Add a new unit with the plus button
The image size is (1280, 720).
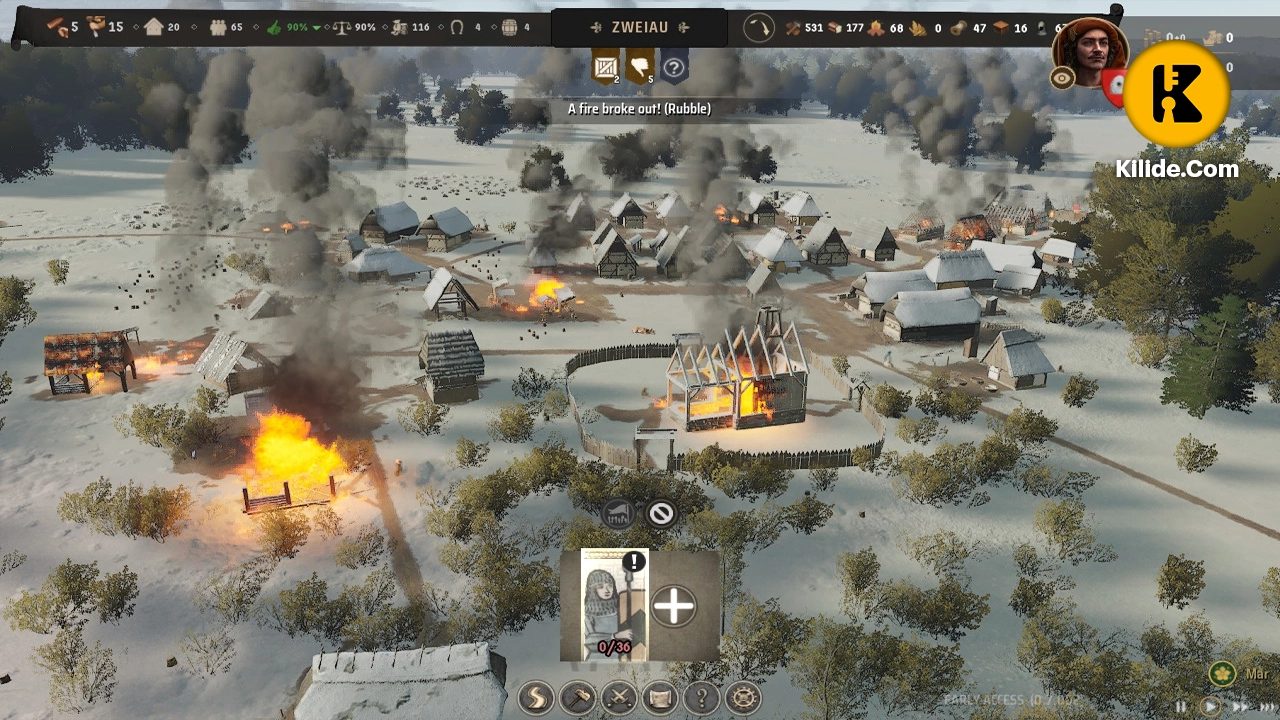pos(673,606)
